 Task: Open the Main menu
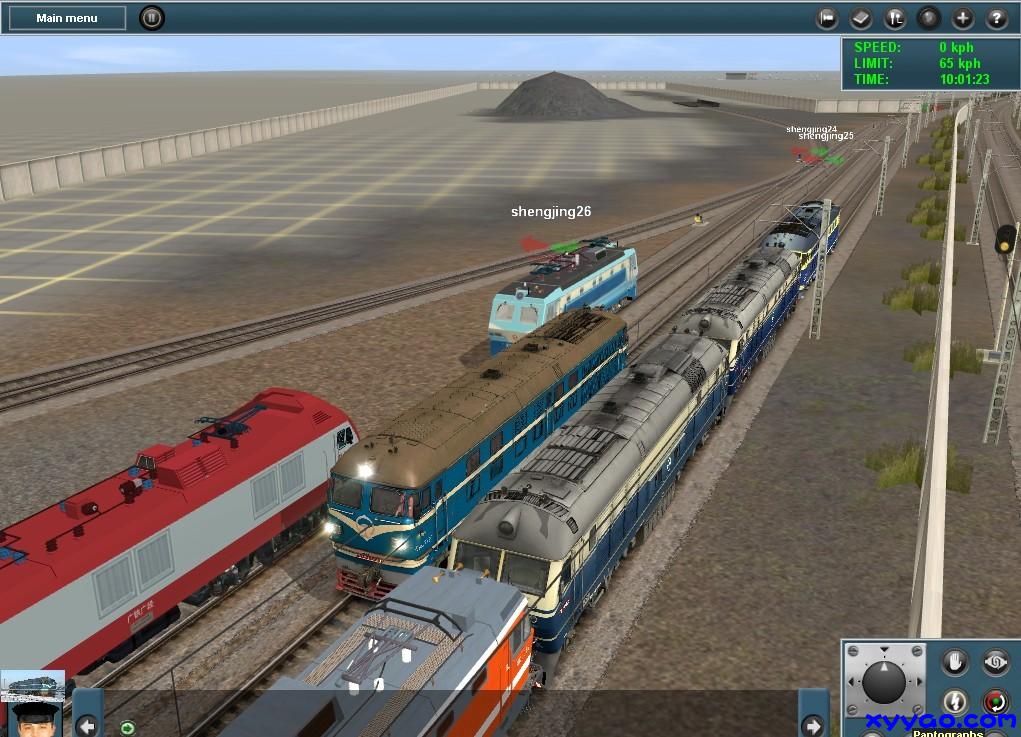67,18
